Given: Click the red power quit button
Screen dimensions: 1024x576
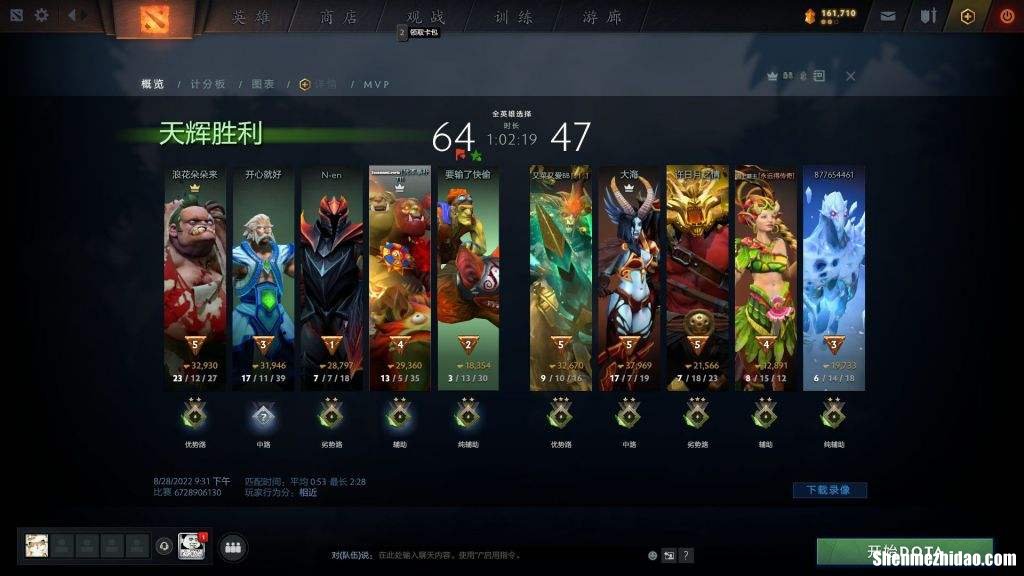Looking at the screenshot, I should [x=1006, y=16].
